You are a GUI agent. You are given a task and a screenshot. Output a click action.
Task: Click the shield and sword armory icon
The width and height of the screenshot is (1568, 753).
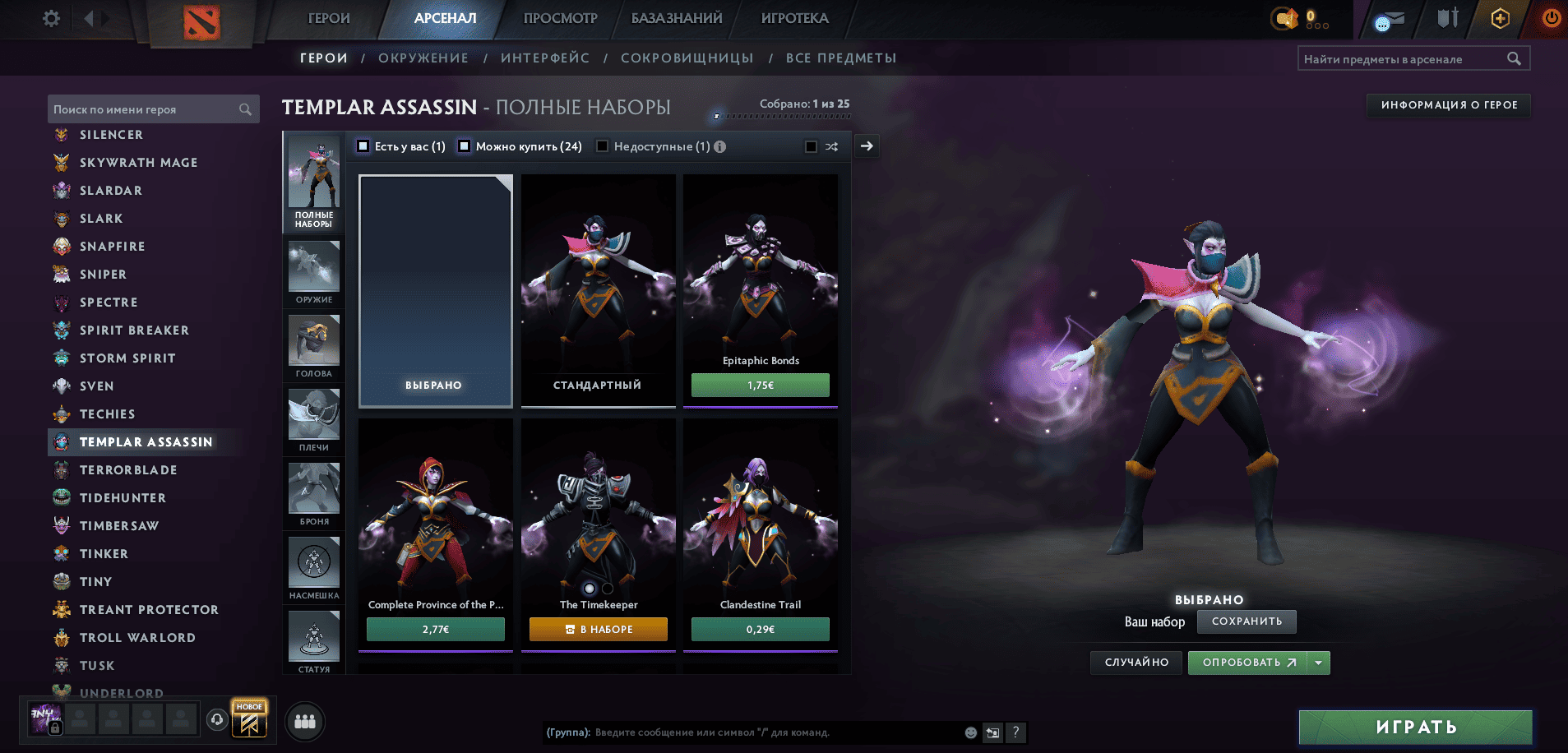coord(1447,18)
